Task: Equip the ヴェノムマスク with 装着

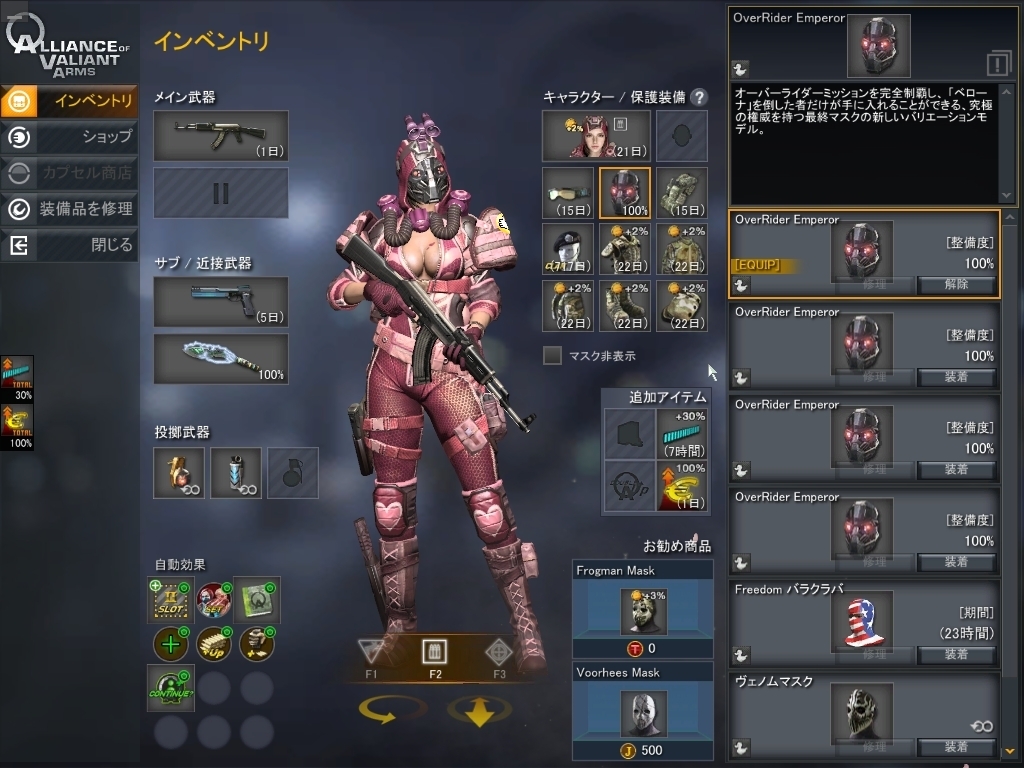Action: (x=956, y=747)
